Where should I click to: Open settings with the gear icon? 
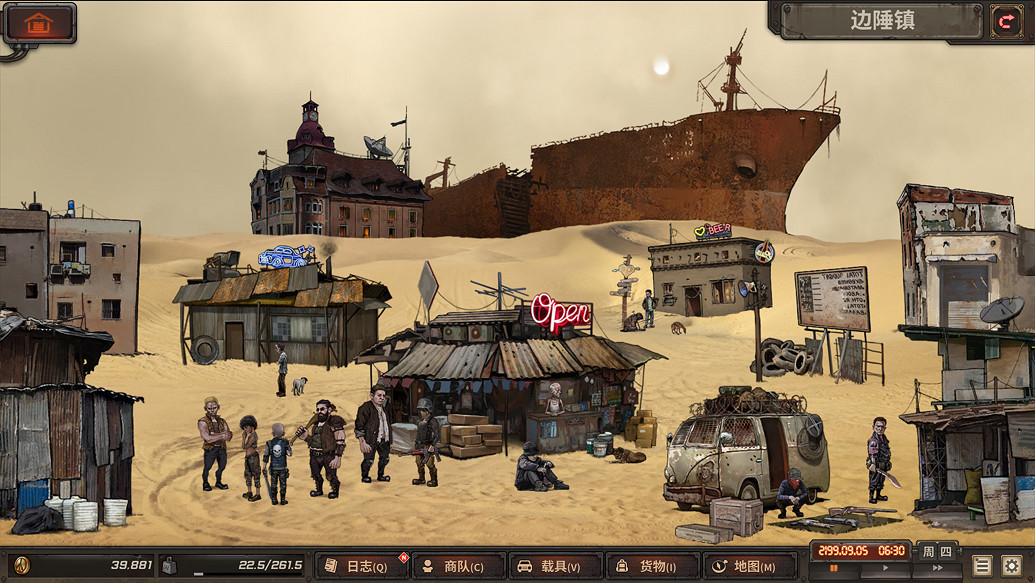coord(1012,565)
